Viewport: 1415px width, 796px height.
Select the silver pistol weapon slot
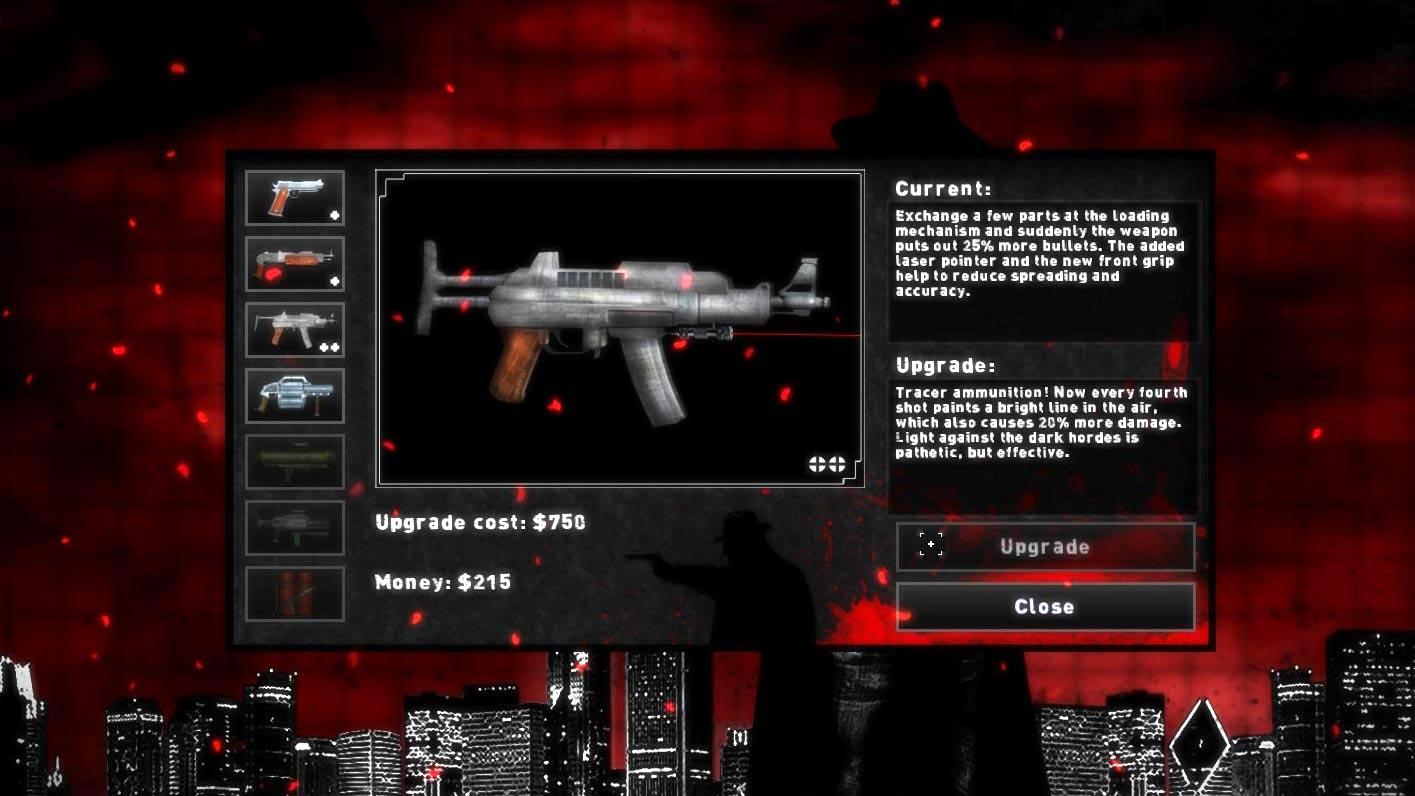[294, 196]
